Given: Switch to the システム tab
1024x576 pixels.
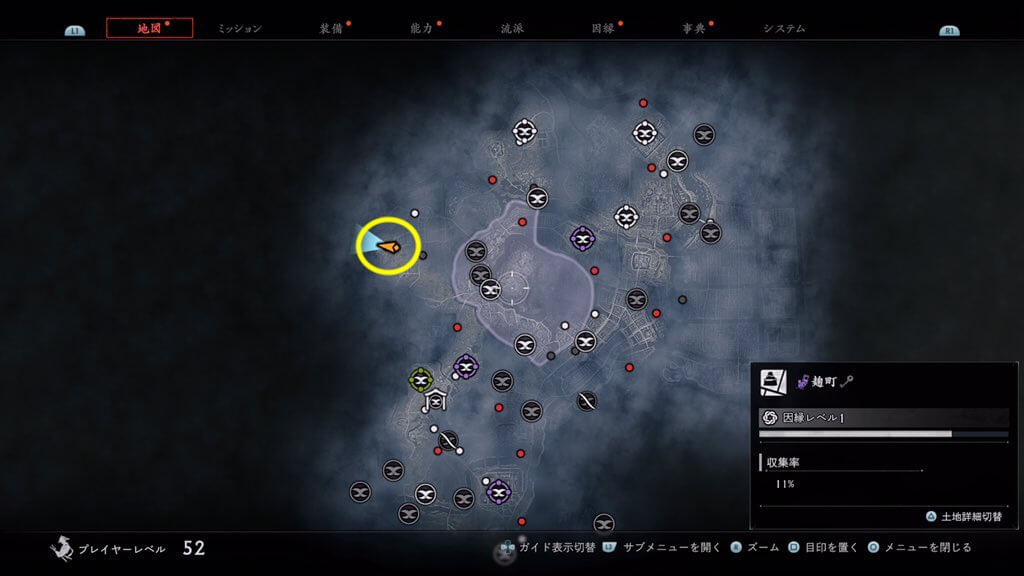Looking at the screenshot, I should 784,28.
